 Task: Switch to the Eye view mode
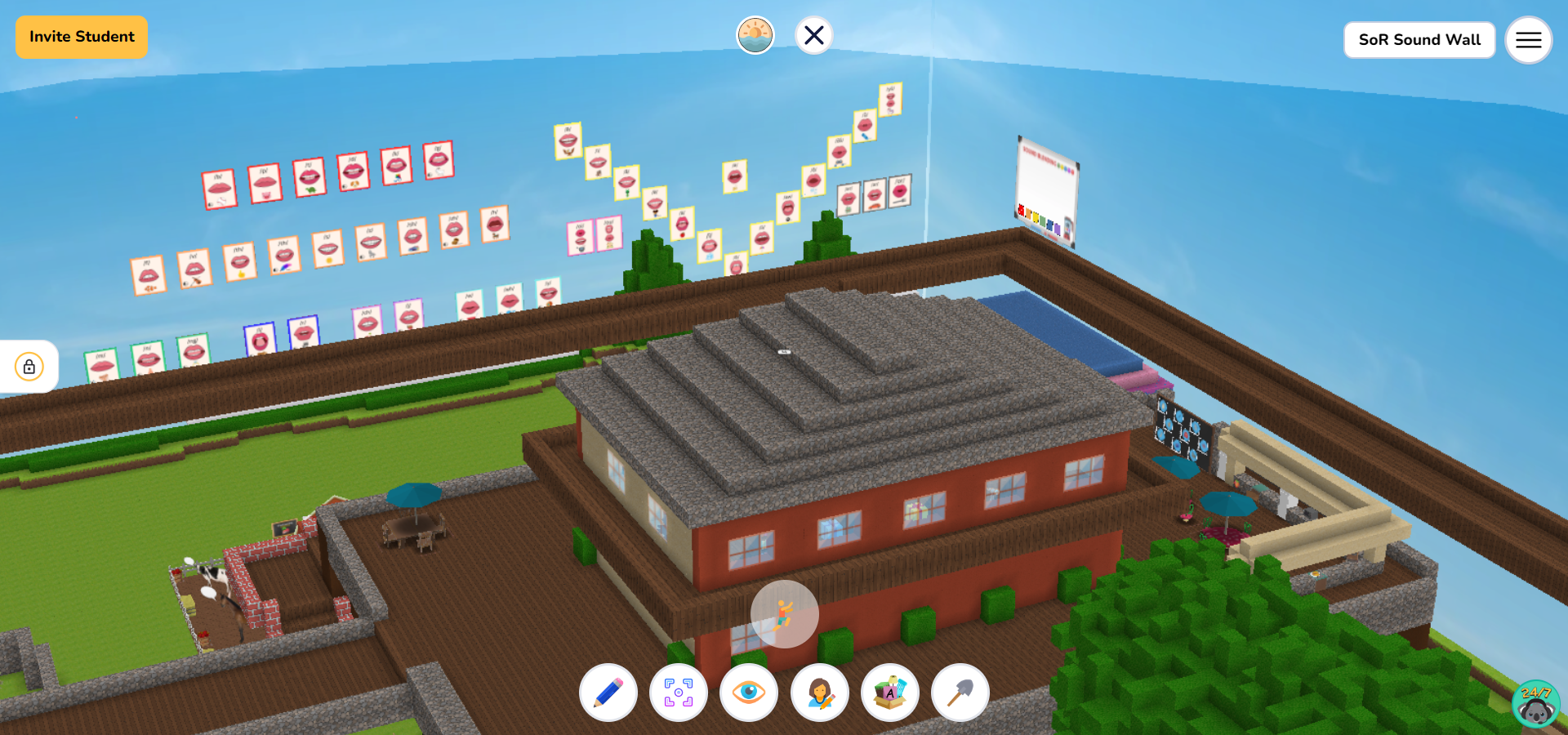750,693
